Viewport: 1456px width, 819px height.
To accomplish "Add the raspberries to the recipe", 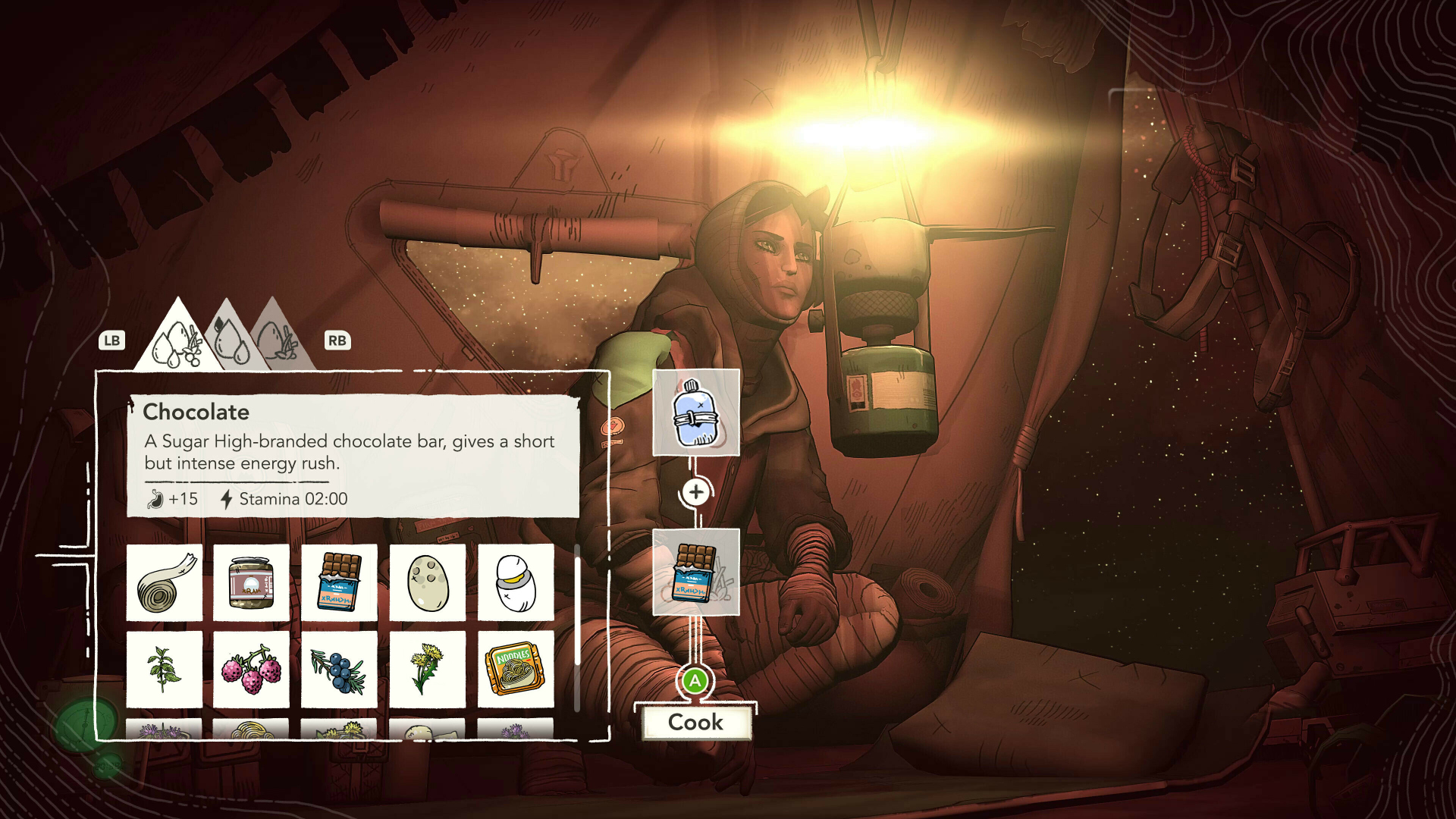I will [251, 669].
